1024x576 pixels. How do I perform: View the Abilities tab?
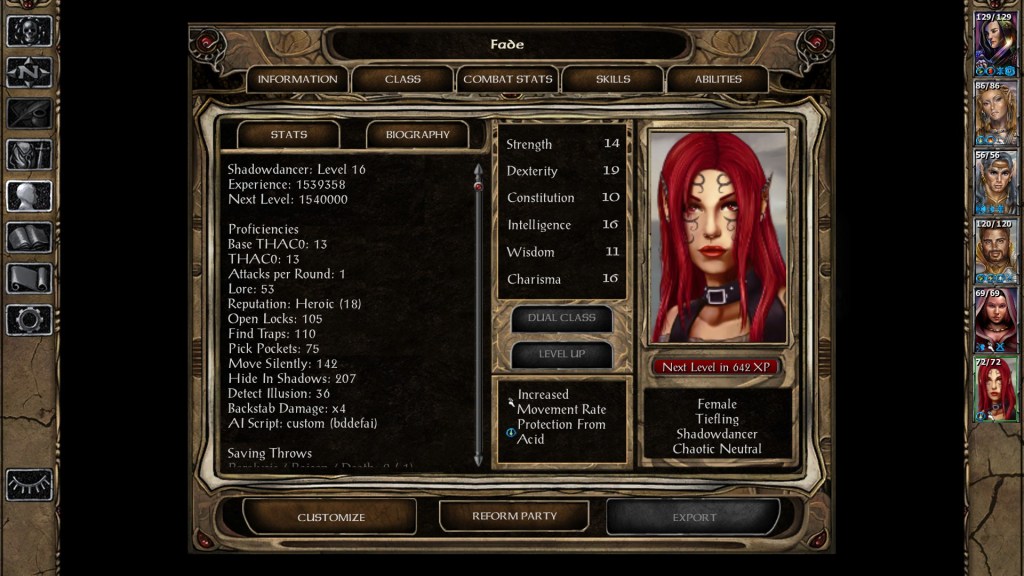[x=718, y=79]
